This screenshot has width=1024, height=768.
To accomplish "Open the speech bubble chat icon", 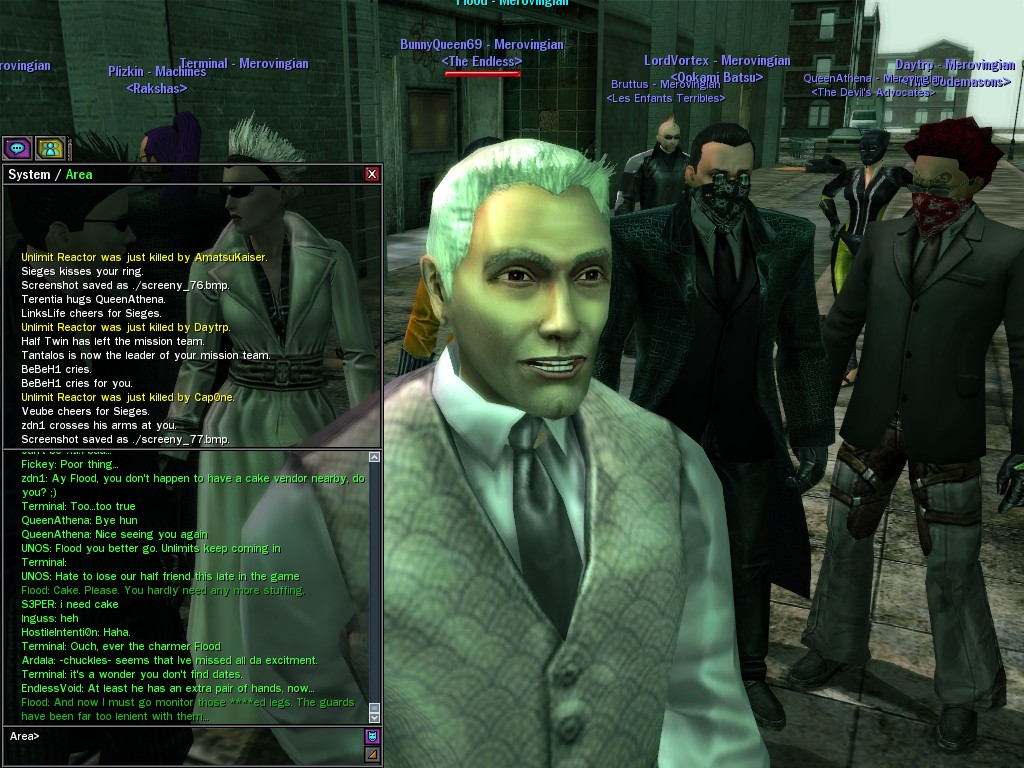I will click(x=17, y=149).
